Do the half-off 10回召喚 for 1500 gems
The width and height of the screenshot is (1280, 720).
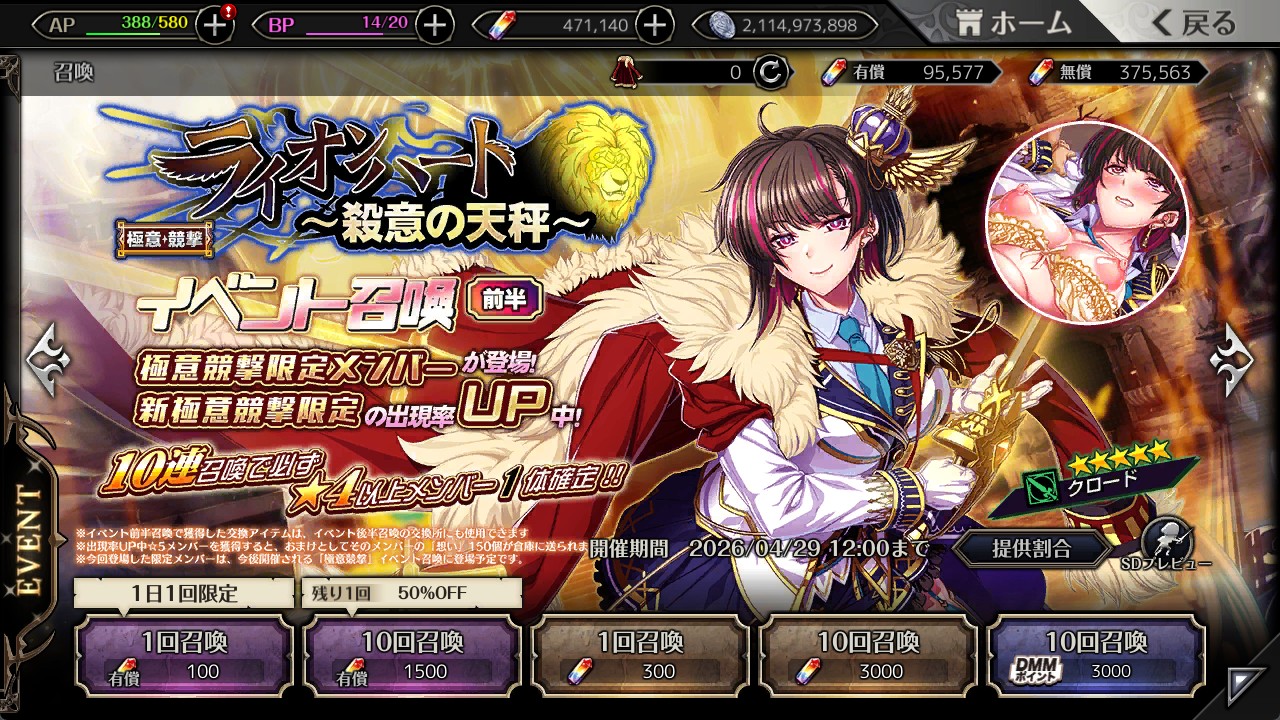coord(412,655)
